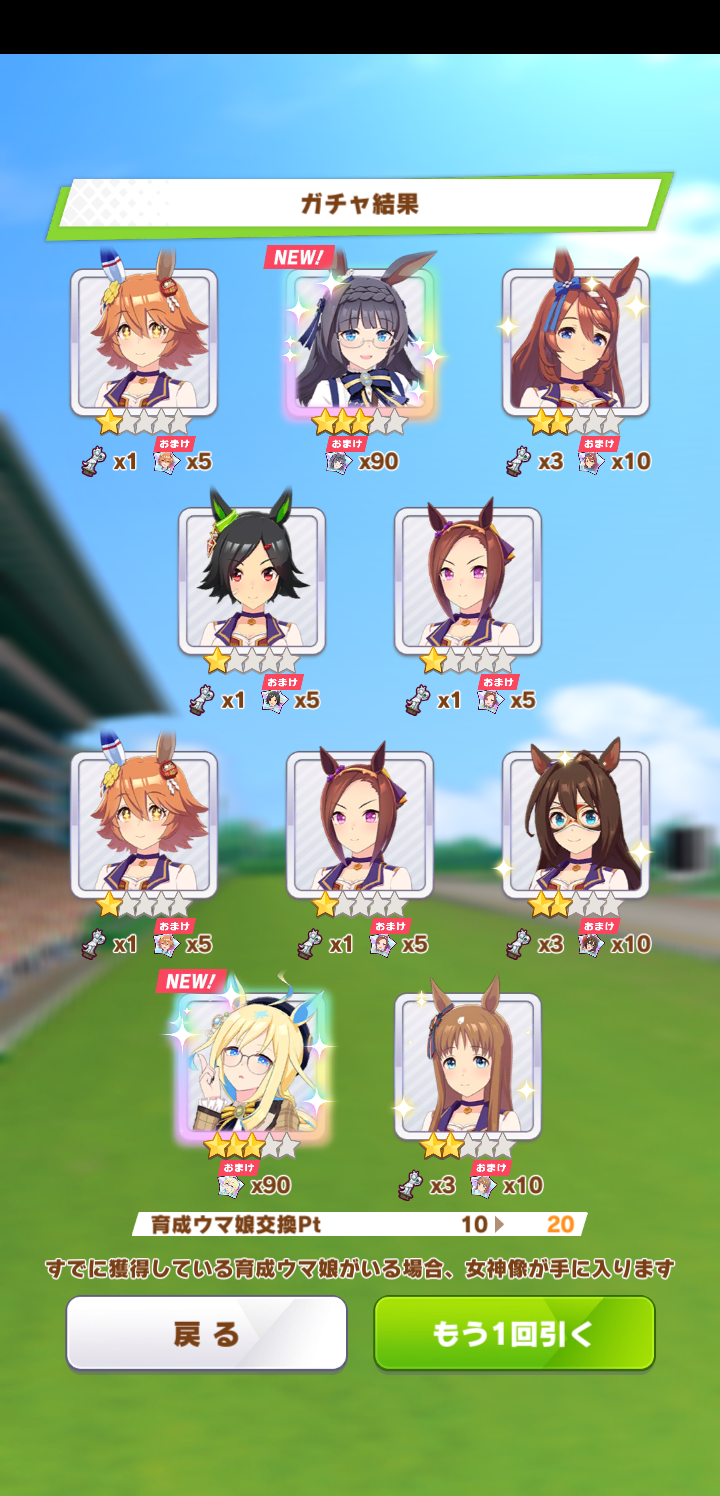Choose the black-haired green-eared girl card
Viewport: 720px width, 1496px height.
252,581
